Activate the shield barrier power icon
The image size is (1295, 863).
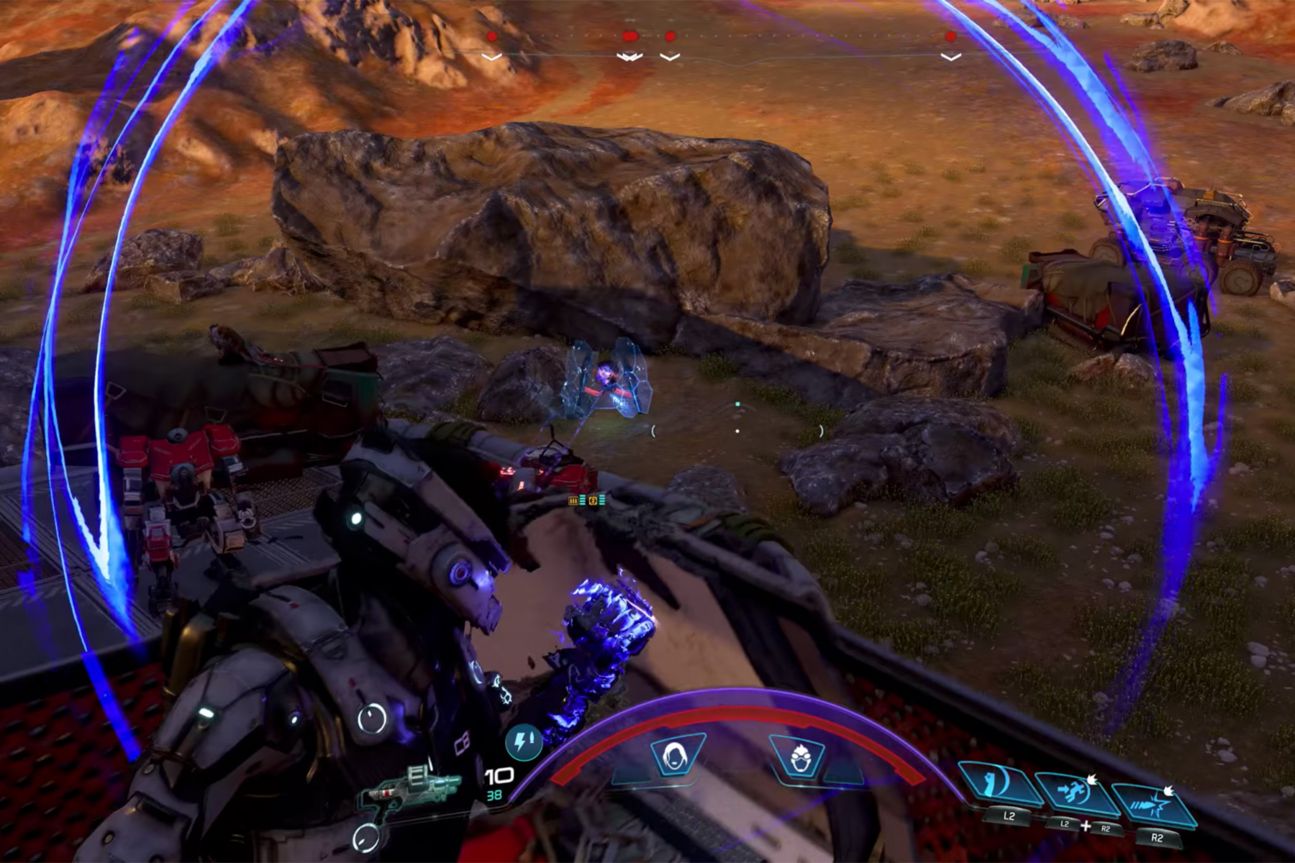click(x=1000, y=784)
